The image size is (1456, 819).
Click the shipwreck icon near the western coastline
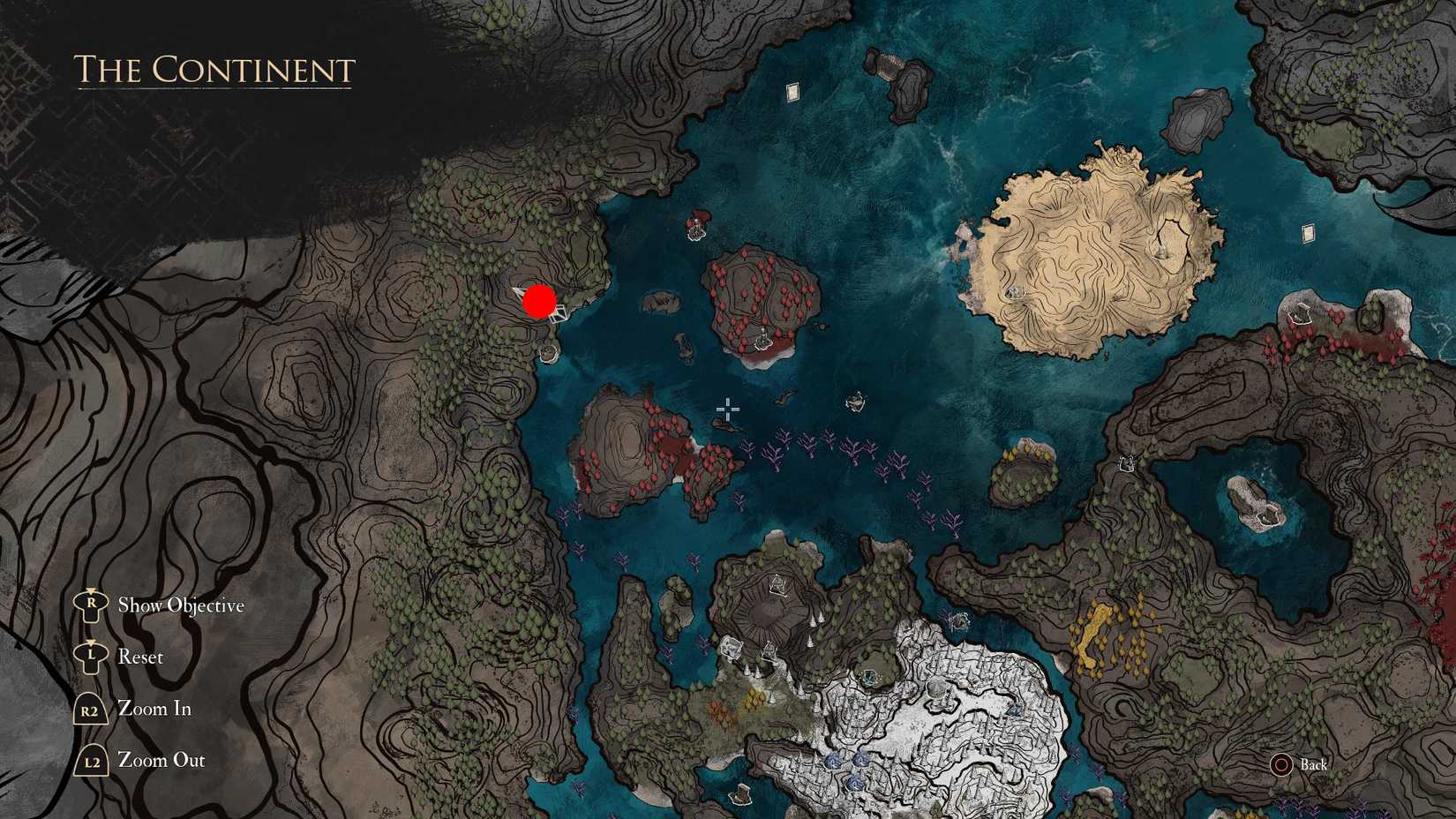click(548, 352)
